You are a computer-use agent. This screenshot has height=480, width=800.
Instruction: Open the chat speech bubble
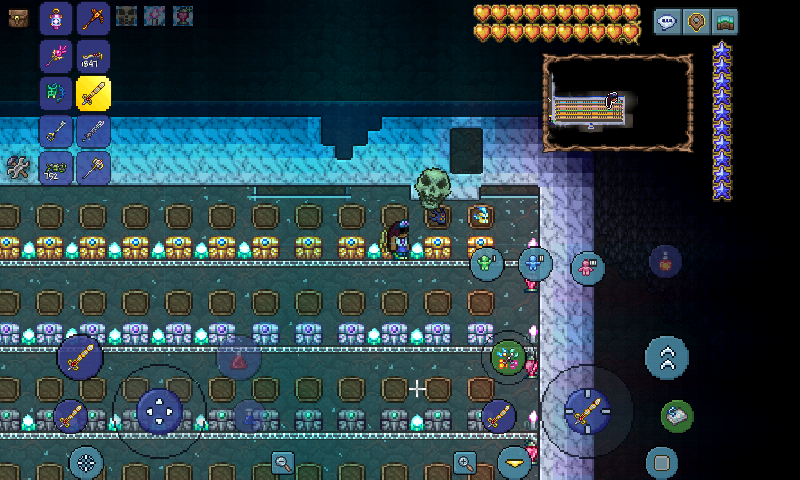pyautogui.click(x=667, y=22)
